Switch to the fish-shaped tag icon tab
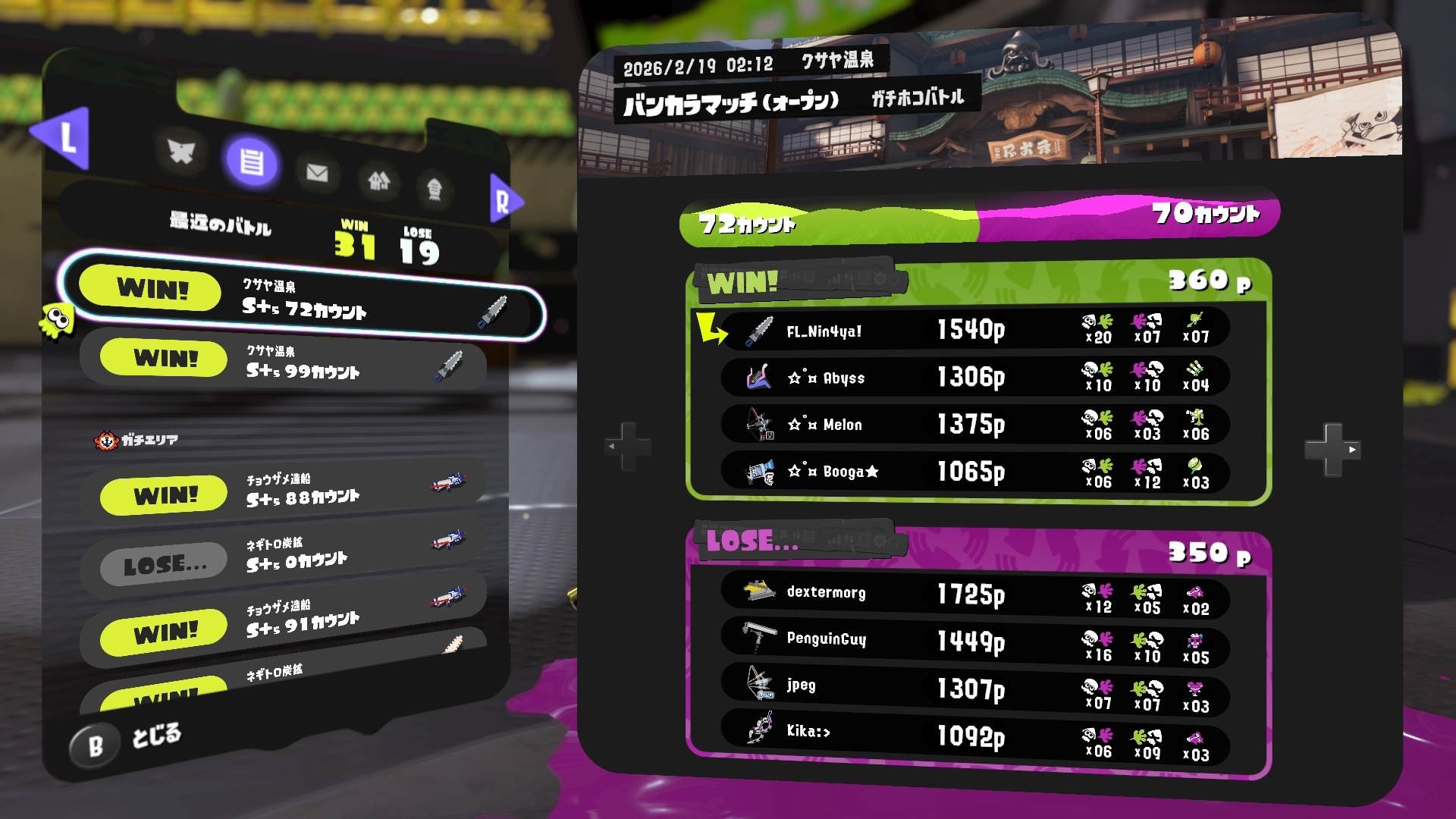This screenshot has width=1456, height=819. tap(181, 152)
